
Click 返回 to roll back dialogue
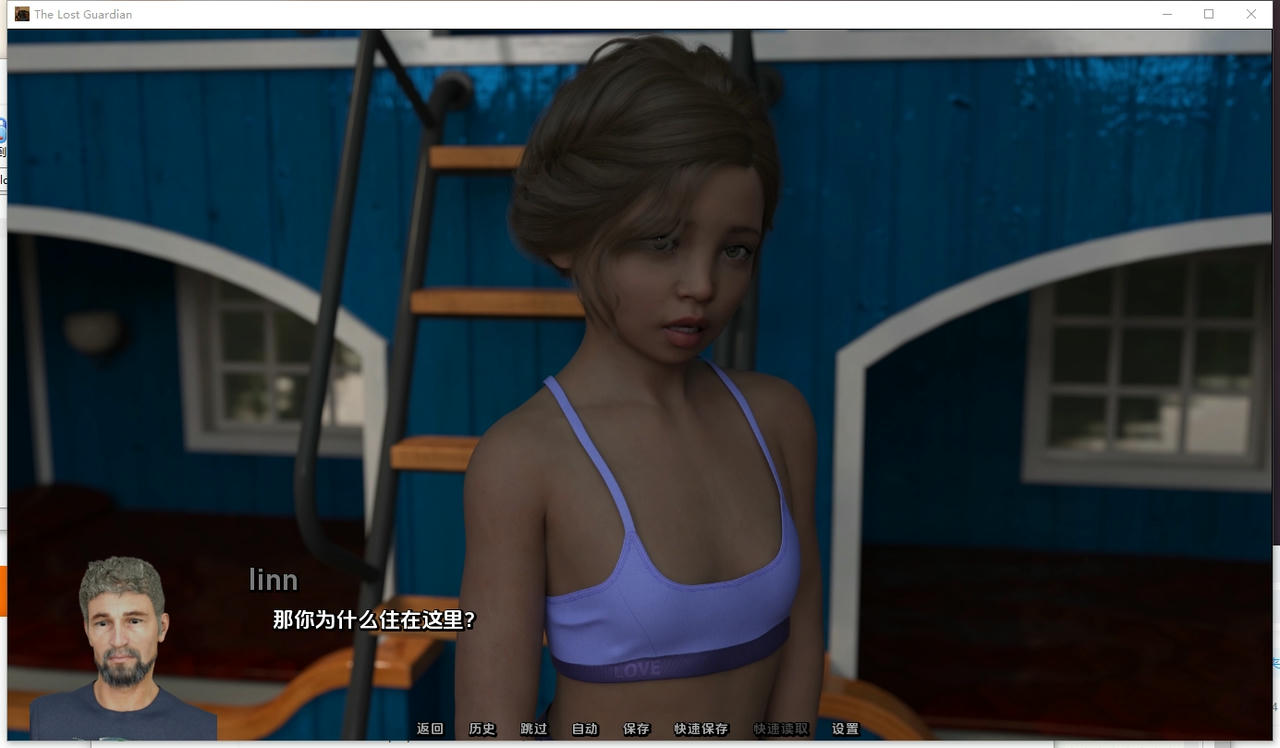[430, 729]
